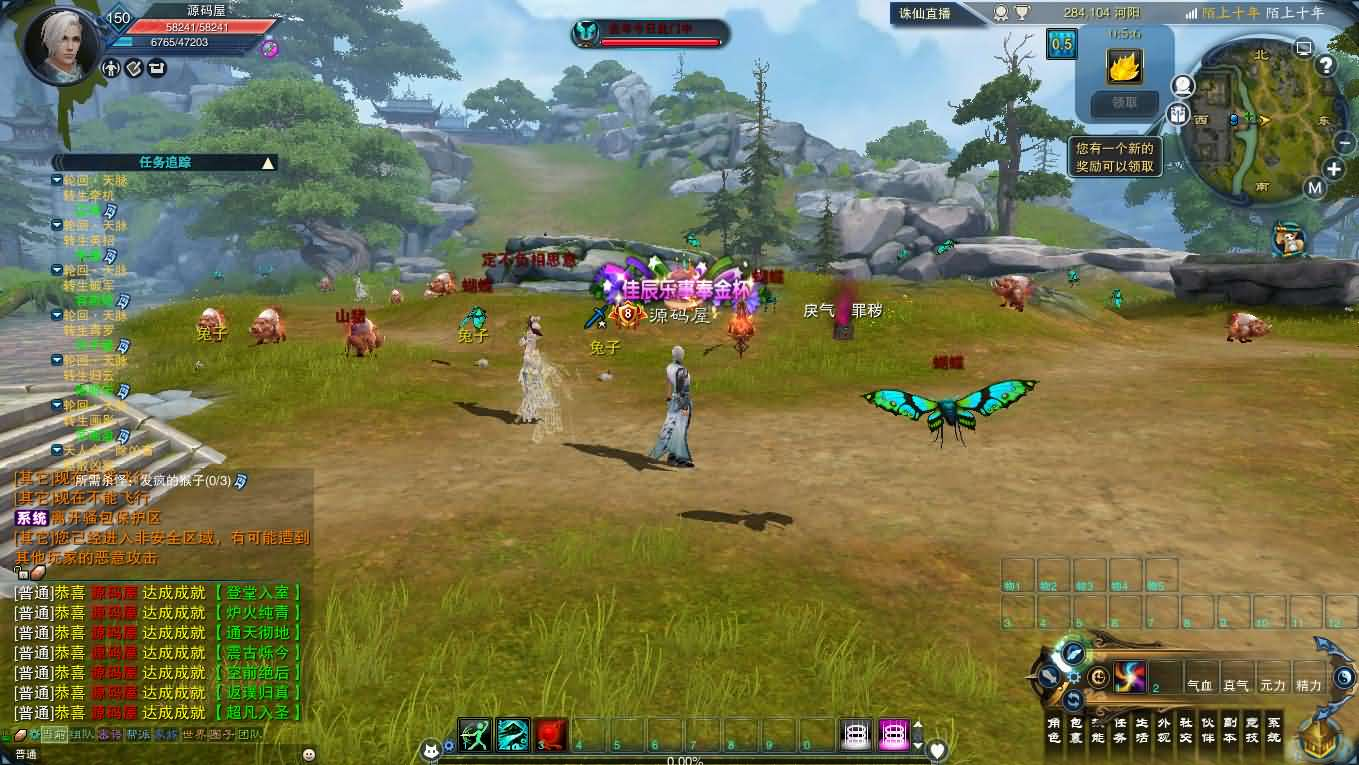The image size is (1359, 765).
Task: Switch chat to the 组队 team tab
Action: point(81,735)
